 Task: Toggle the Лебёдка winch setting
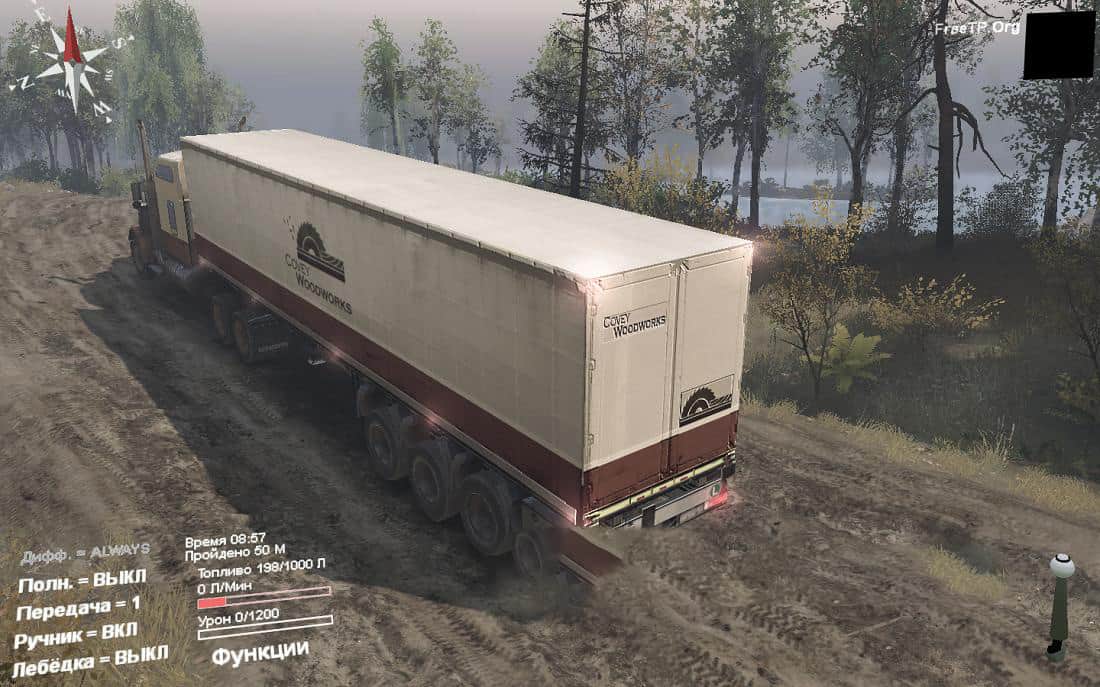[90, 661]
